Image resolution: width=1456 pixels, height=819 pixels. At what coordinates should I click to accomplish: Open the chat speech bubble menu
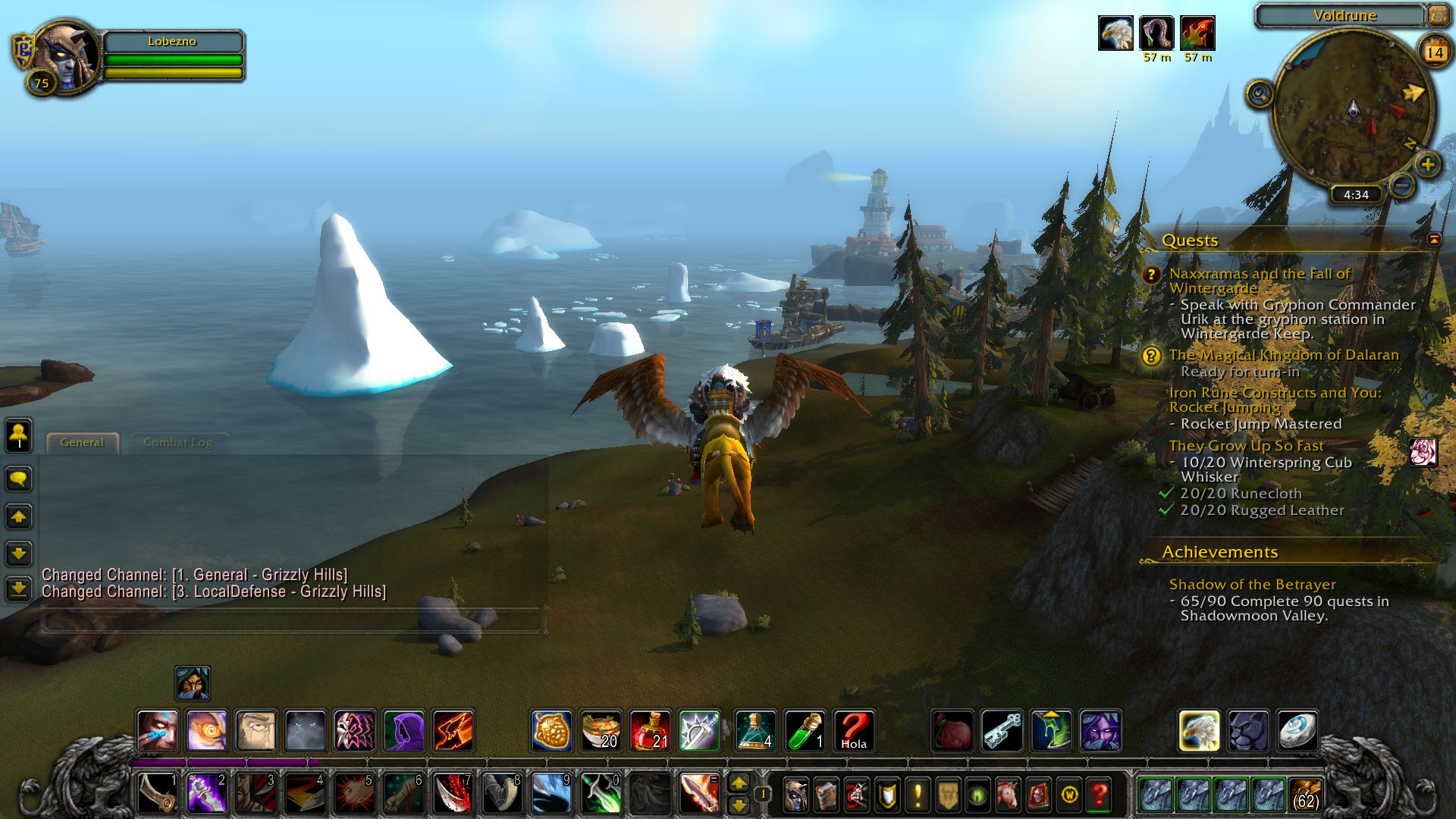click(19, 479)
